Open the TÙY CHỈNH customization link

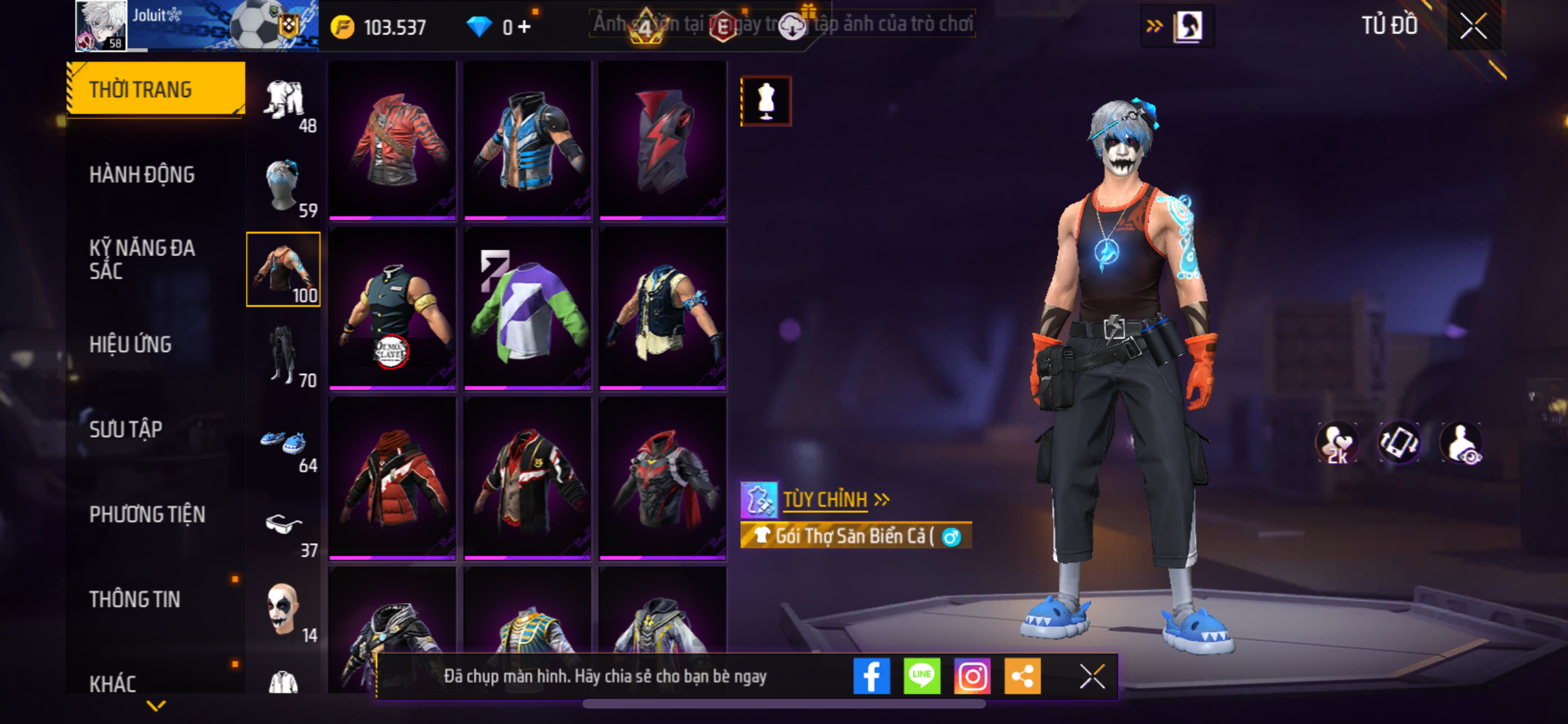(x=825, y=499)
